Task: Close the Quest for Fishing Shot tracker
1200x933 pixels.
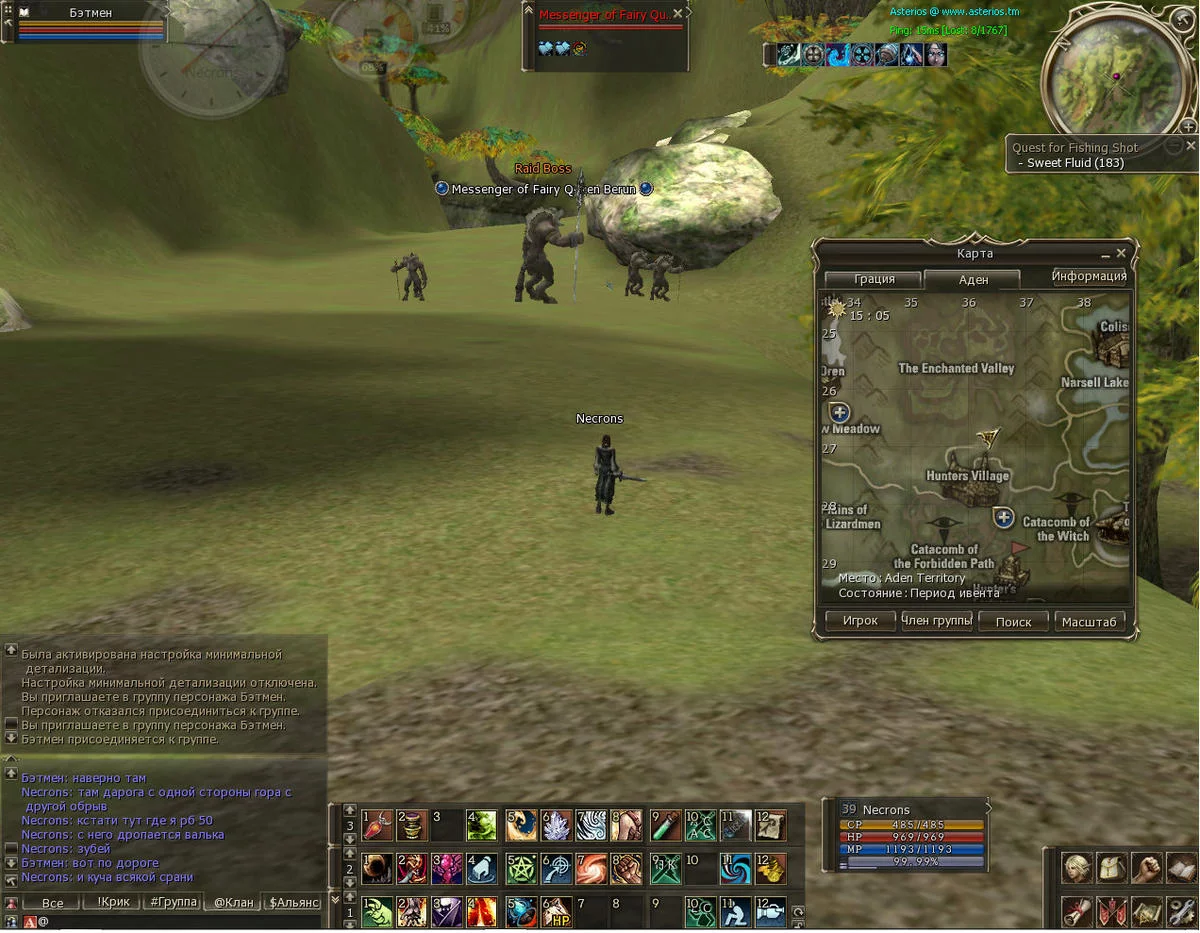Action: (1190, 146)
